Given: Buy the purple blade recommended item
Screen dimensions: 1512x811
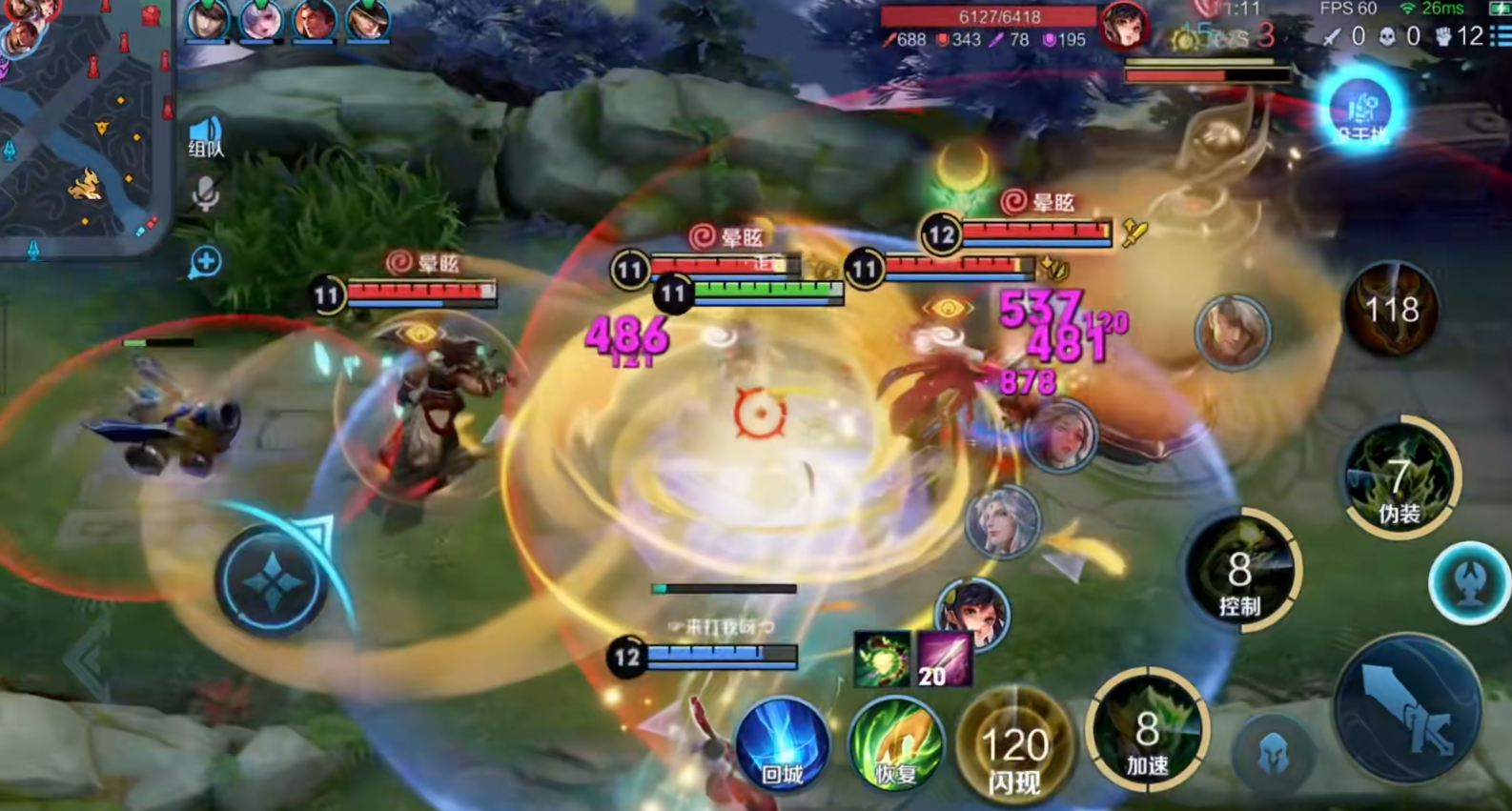Looking at the screenshot, I should pos(944,659).
